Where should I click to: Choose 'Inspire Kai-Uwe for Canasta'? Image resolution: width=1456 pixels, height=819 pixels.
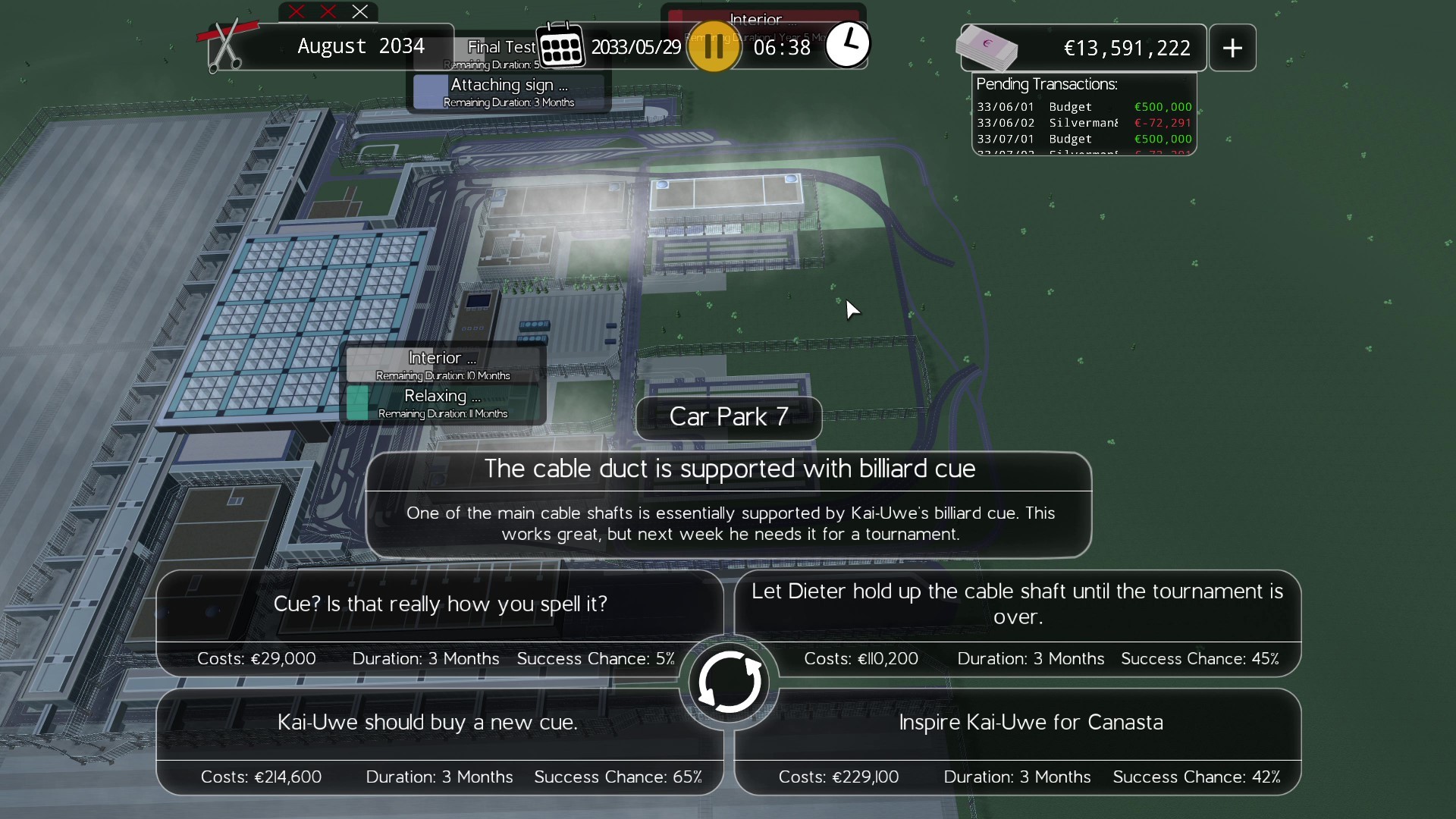click(1031, 722)
